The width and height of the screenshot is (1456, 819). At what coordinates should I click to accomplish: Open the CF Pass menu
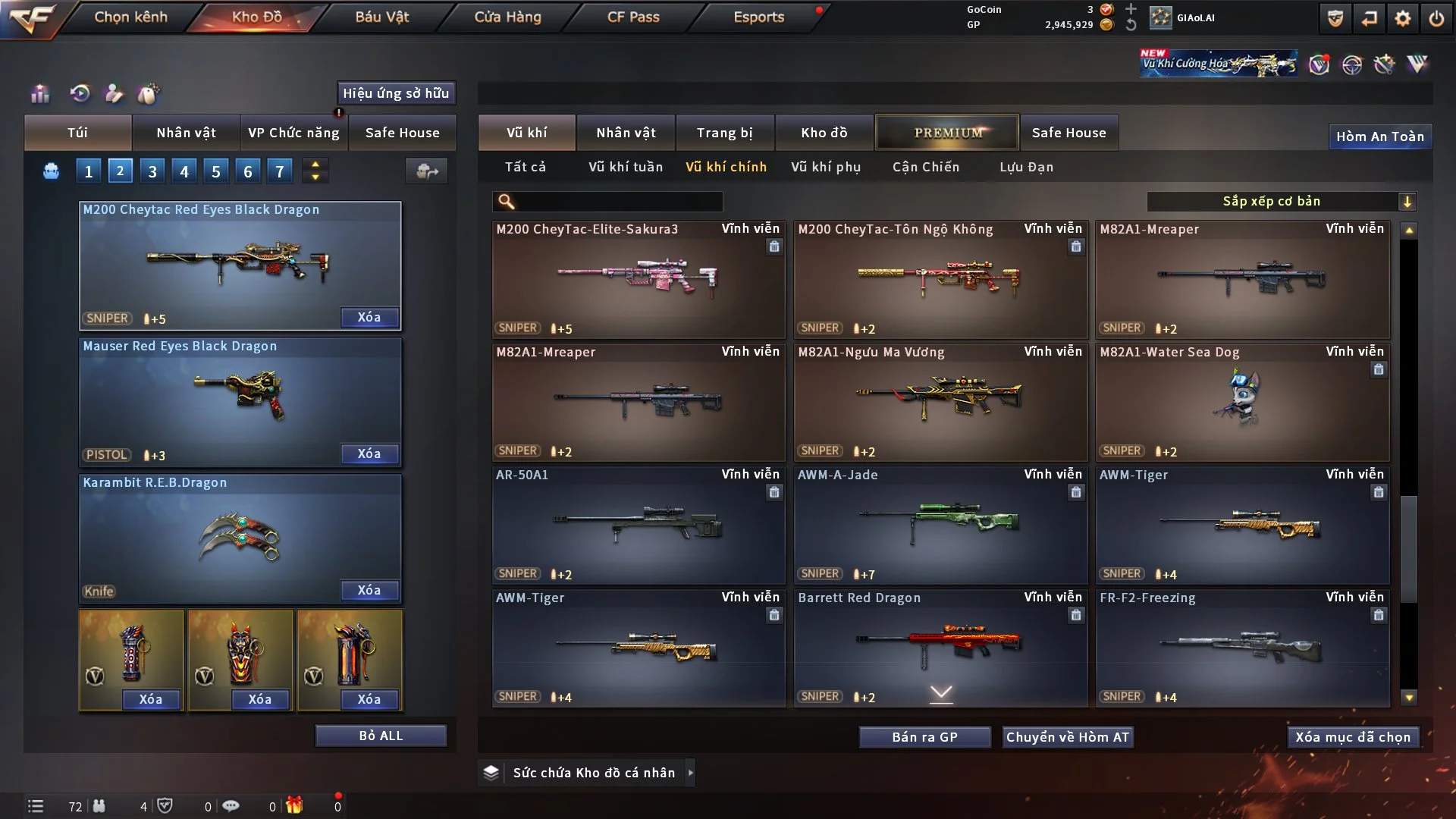pyautogui.click(x=633, y=17)
